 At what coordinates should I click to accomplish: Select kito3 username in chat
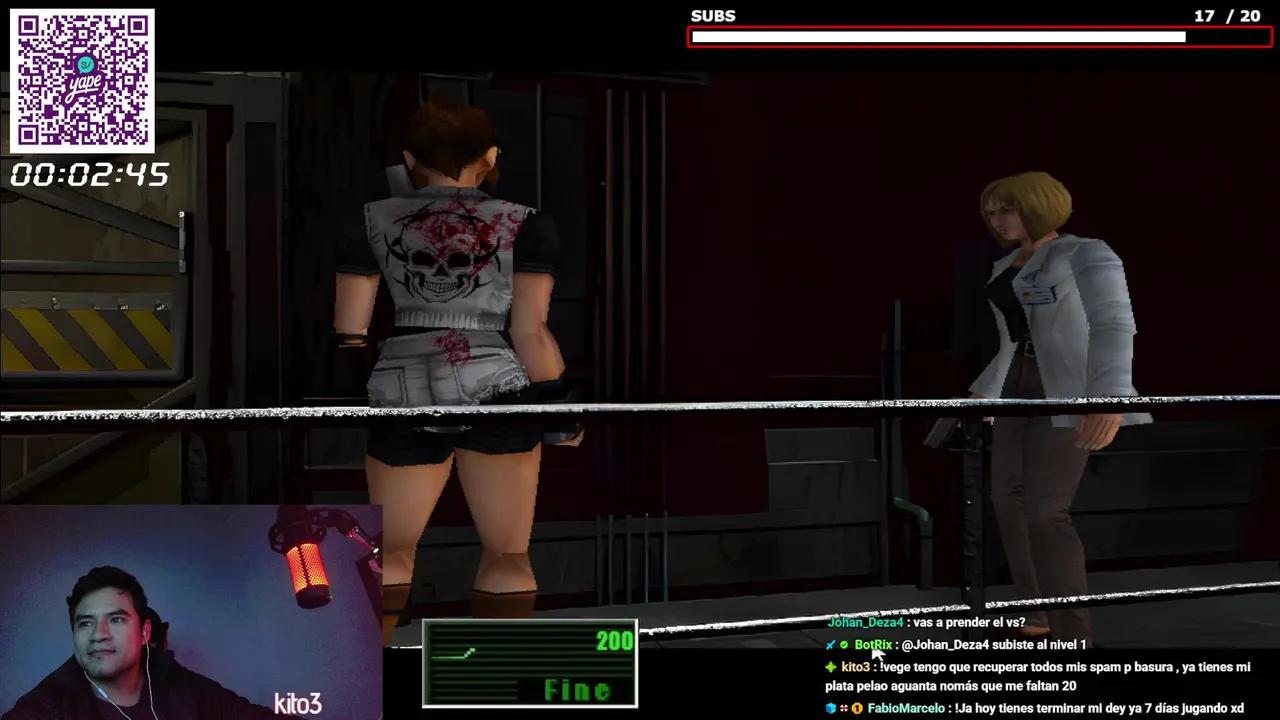click(x=856, y=667)
